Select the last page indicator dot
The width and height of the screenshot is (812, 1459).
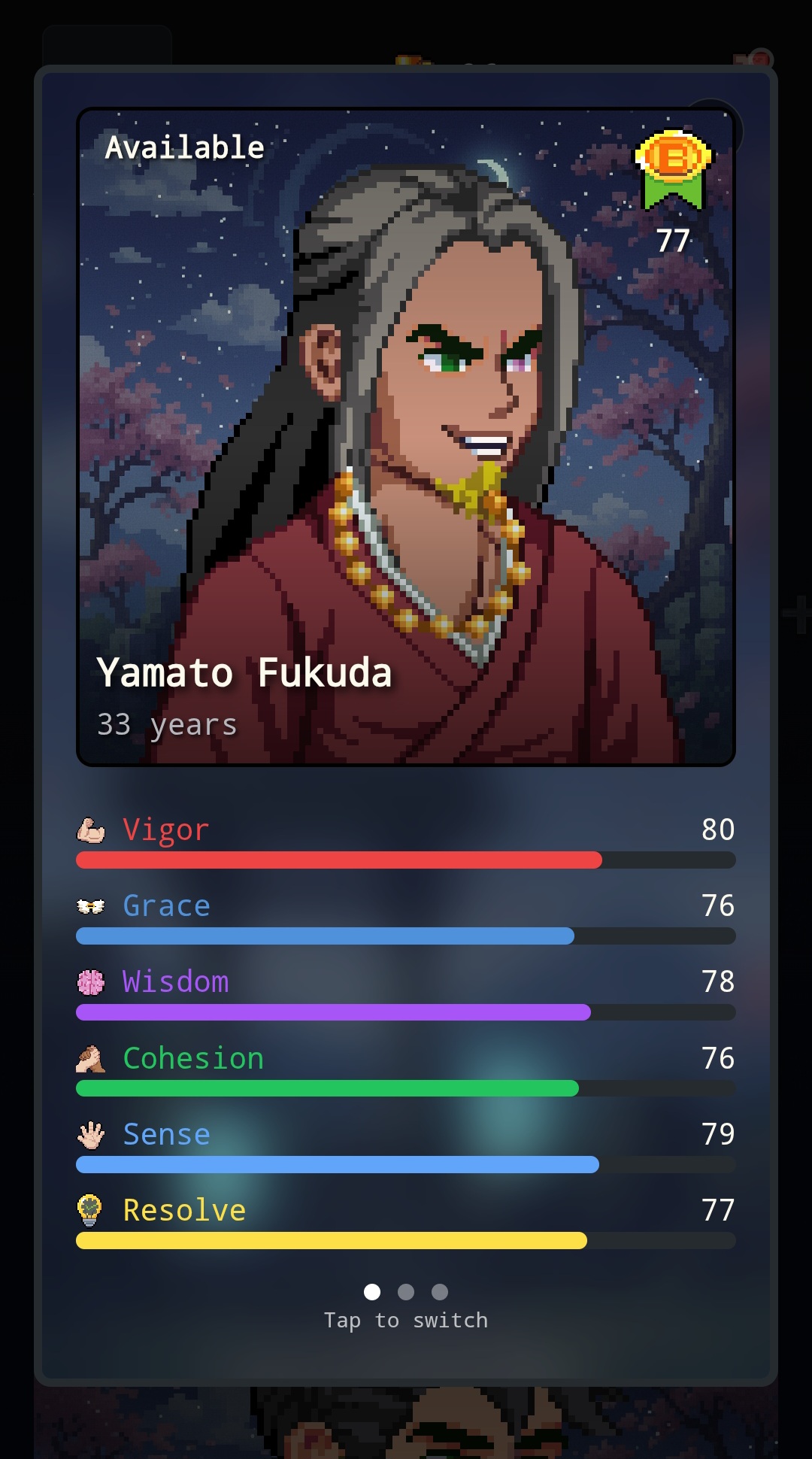click(x=440, y=1292)
